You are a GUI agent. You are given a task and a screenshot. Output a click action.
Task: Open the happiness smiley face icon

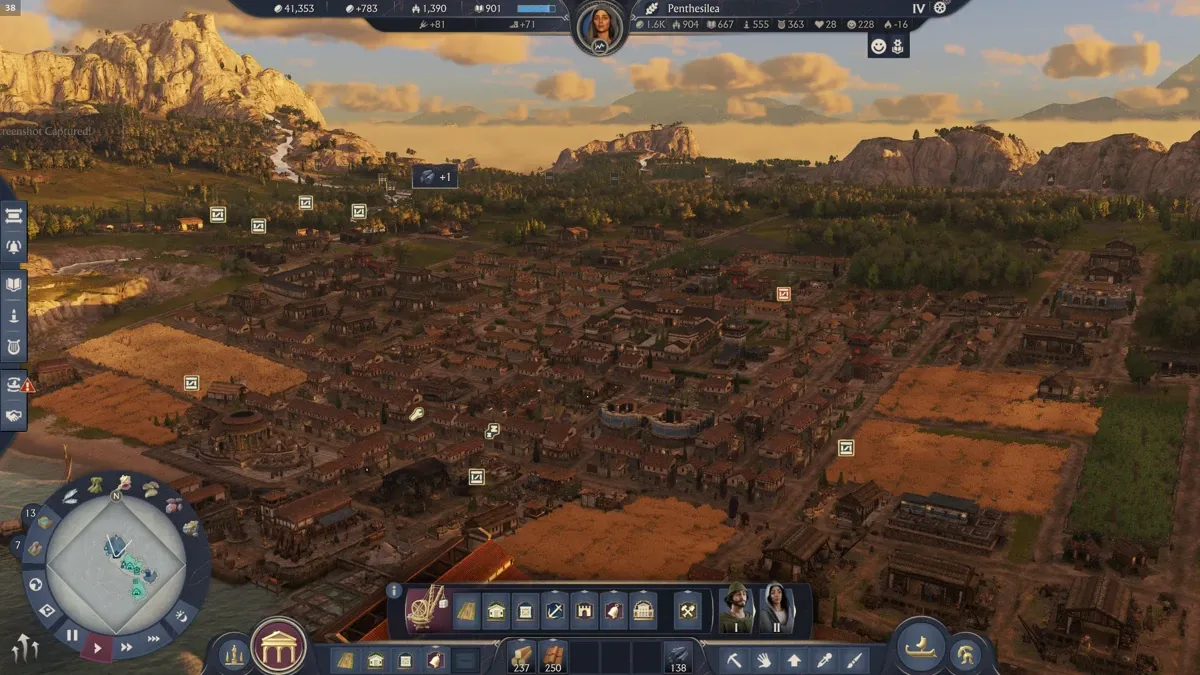point(878,45)
